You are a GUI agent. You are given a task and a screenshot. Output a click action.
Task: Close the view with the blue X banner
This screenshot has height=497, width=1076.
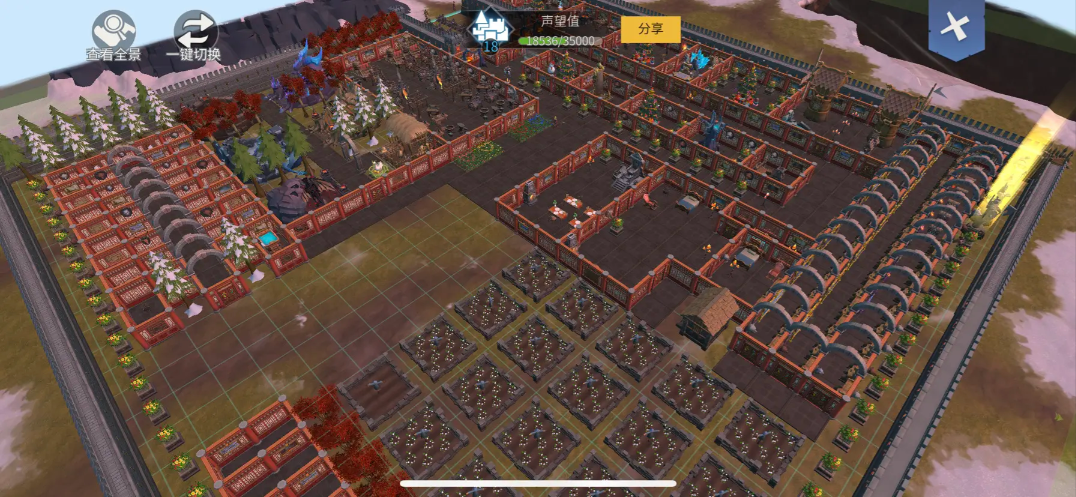pyautogui.click(x=955, y=29)
